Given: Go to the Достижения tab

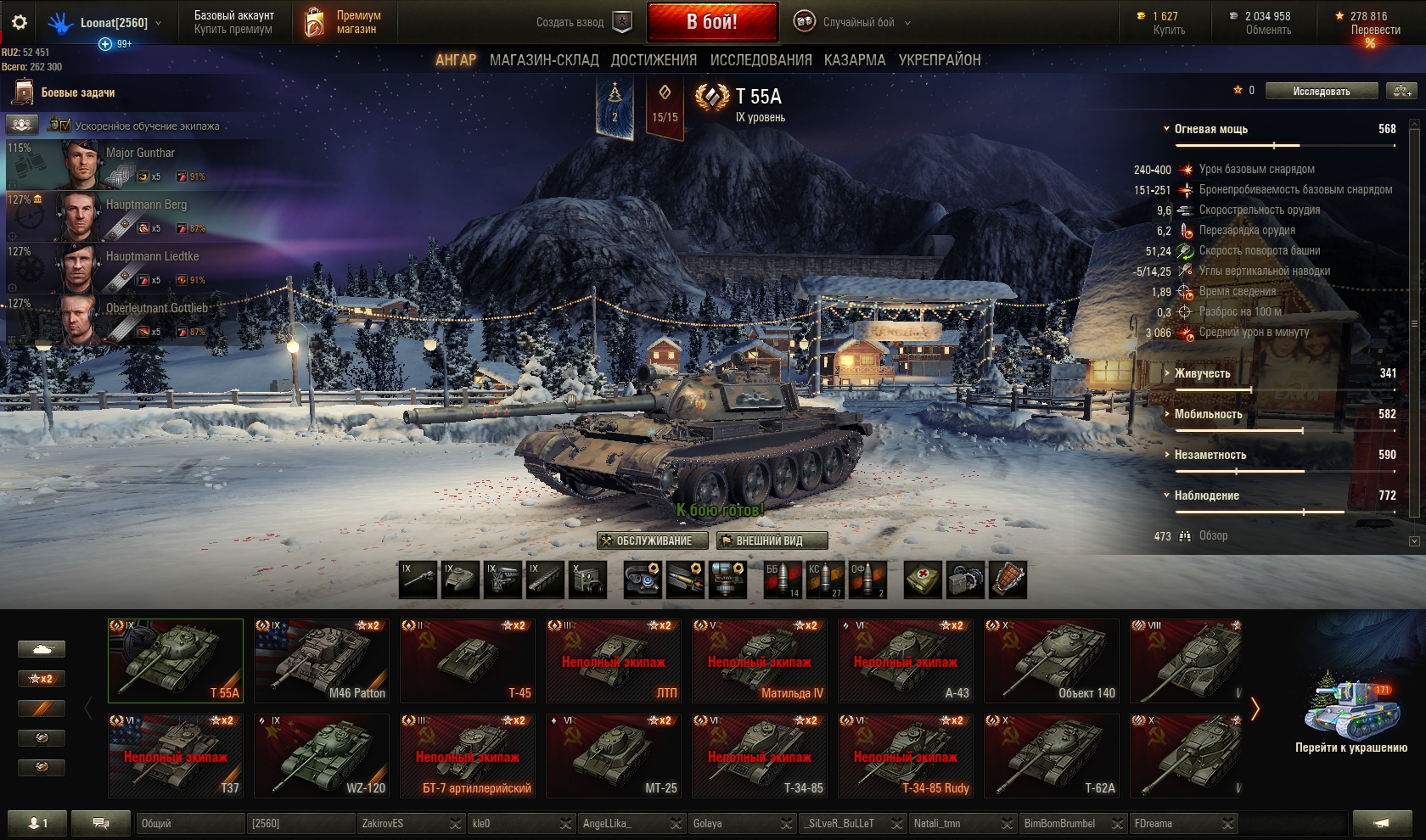Looking at the screenshot, I should pos(654,60).
